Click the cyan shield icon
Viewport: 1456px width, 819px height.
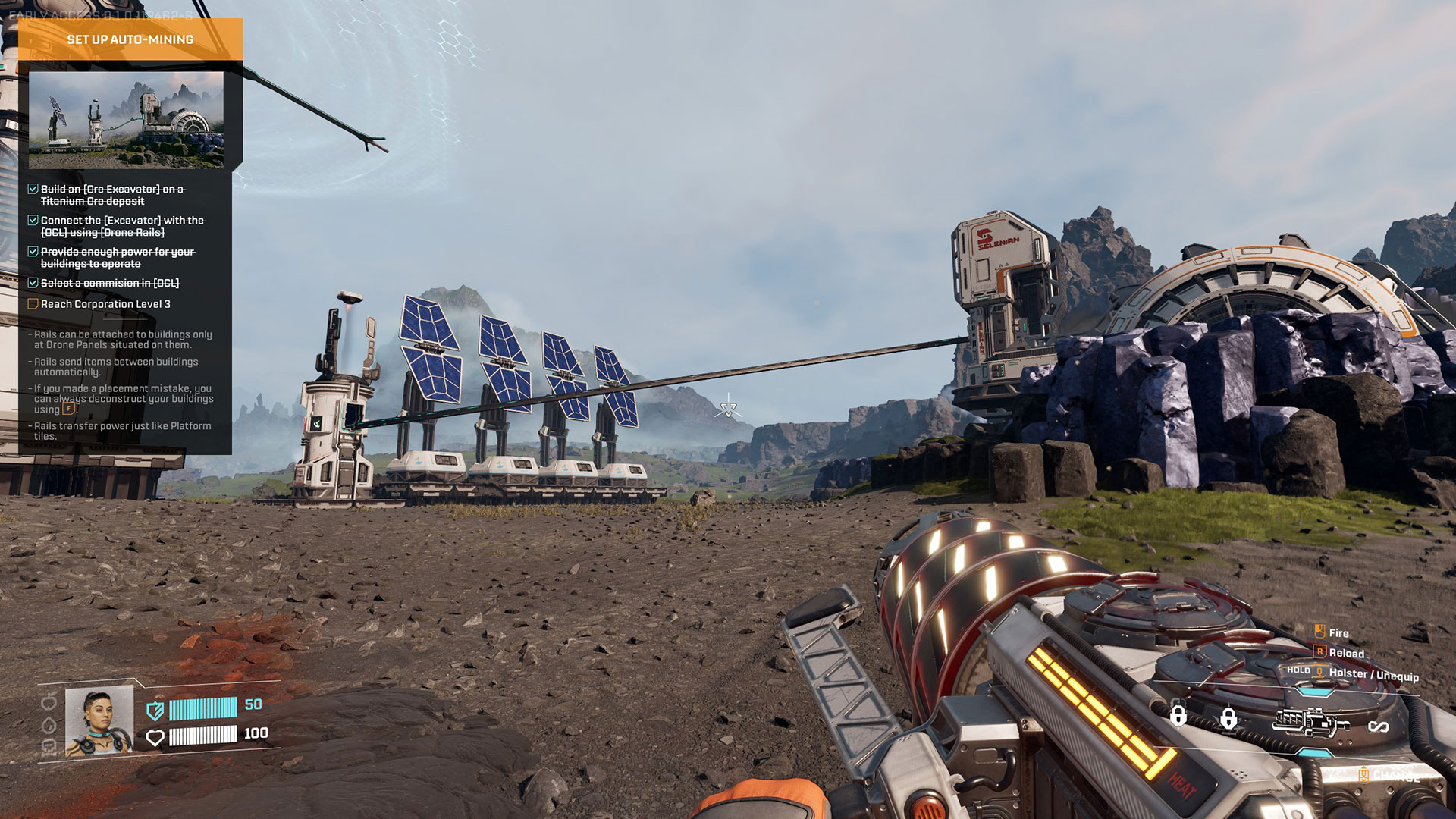point(155,711)
